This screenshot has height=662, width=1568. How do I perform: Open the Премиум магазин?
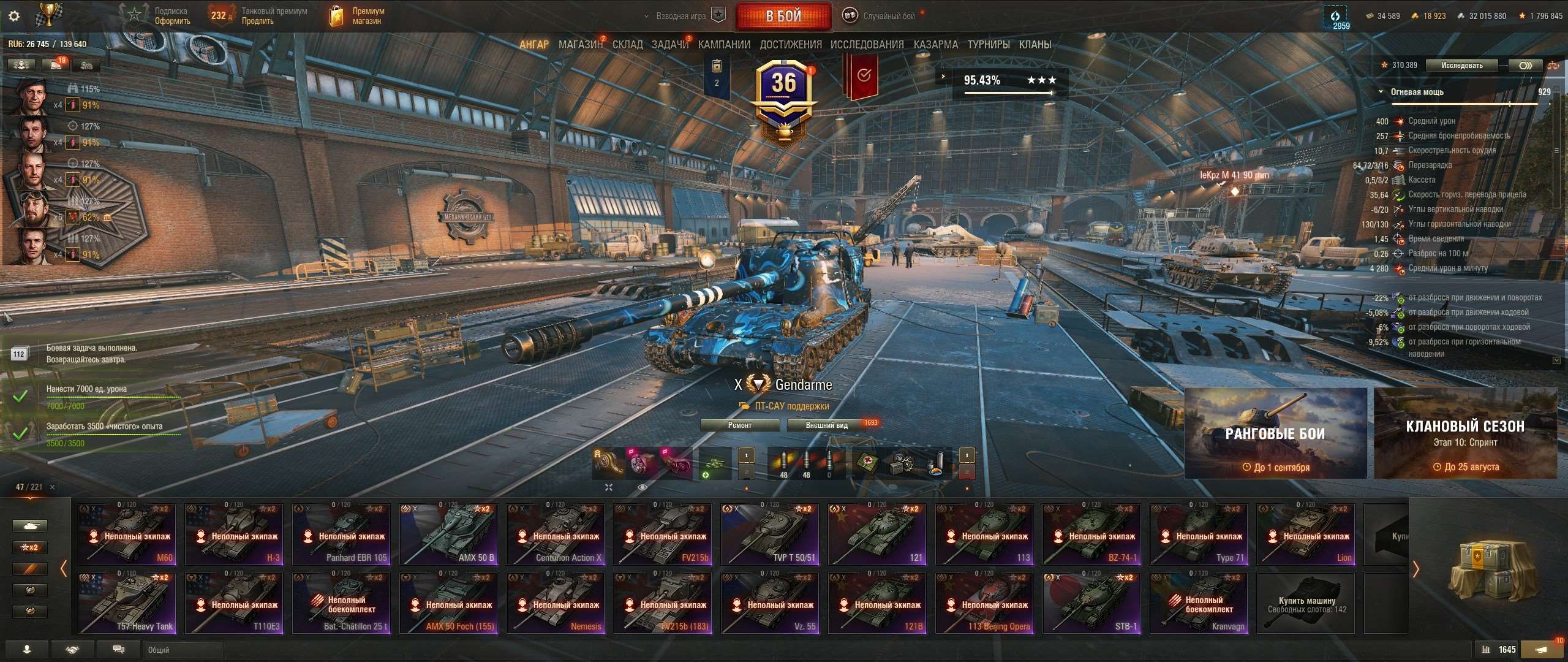(x=357, y=16)
